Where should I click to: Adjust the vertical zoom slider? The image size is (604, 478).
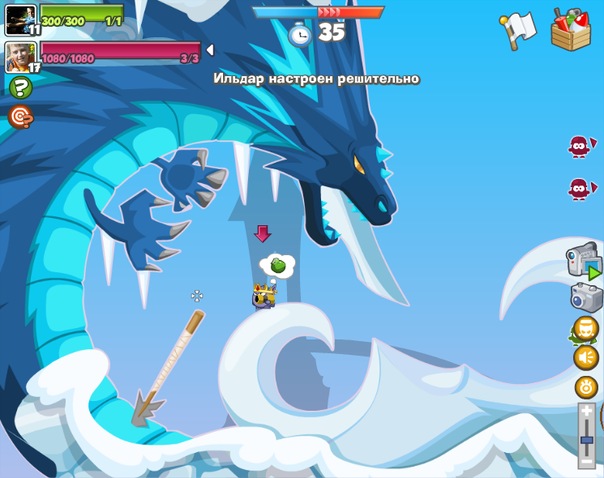click(x=586, y=432)
